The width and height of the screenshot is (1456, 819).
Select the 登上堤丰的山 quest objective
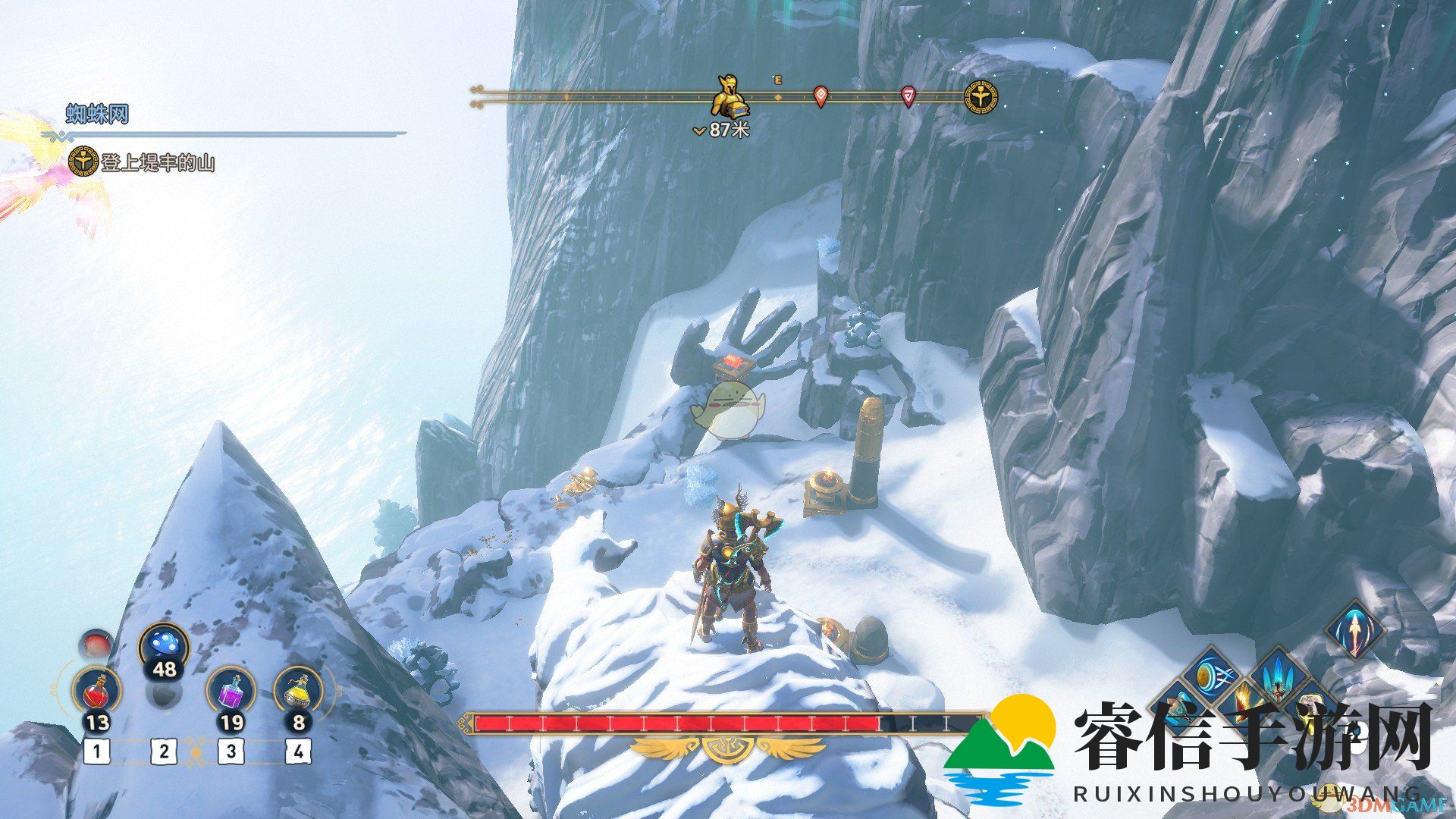158,162
